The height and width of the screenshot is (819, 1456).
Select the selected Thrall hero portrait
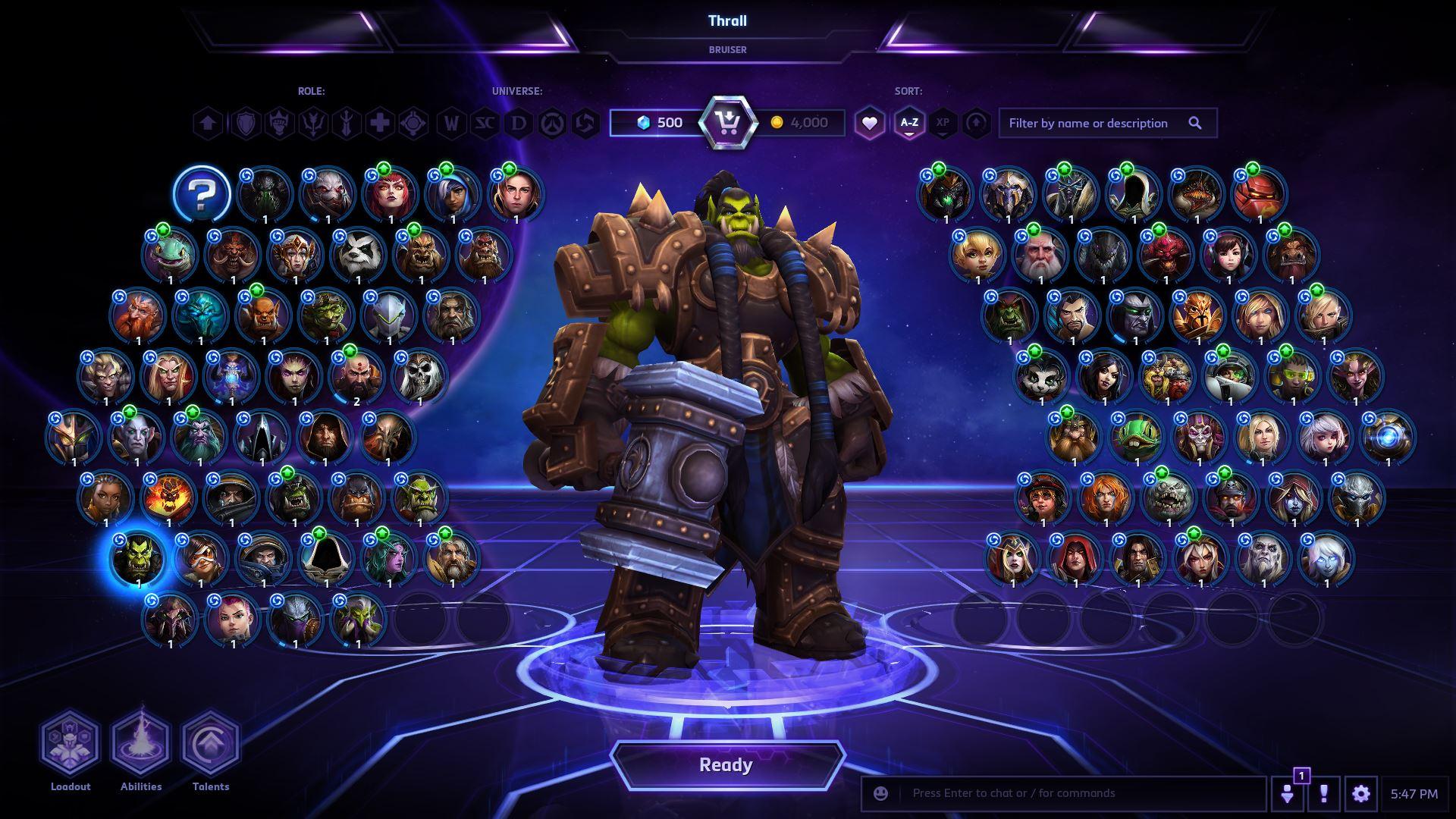tap(138, 559)
